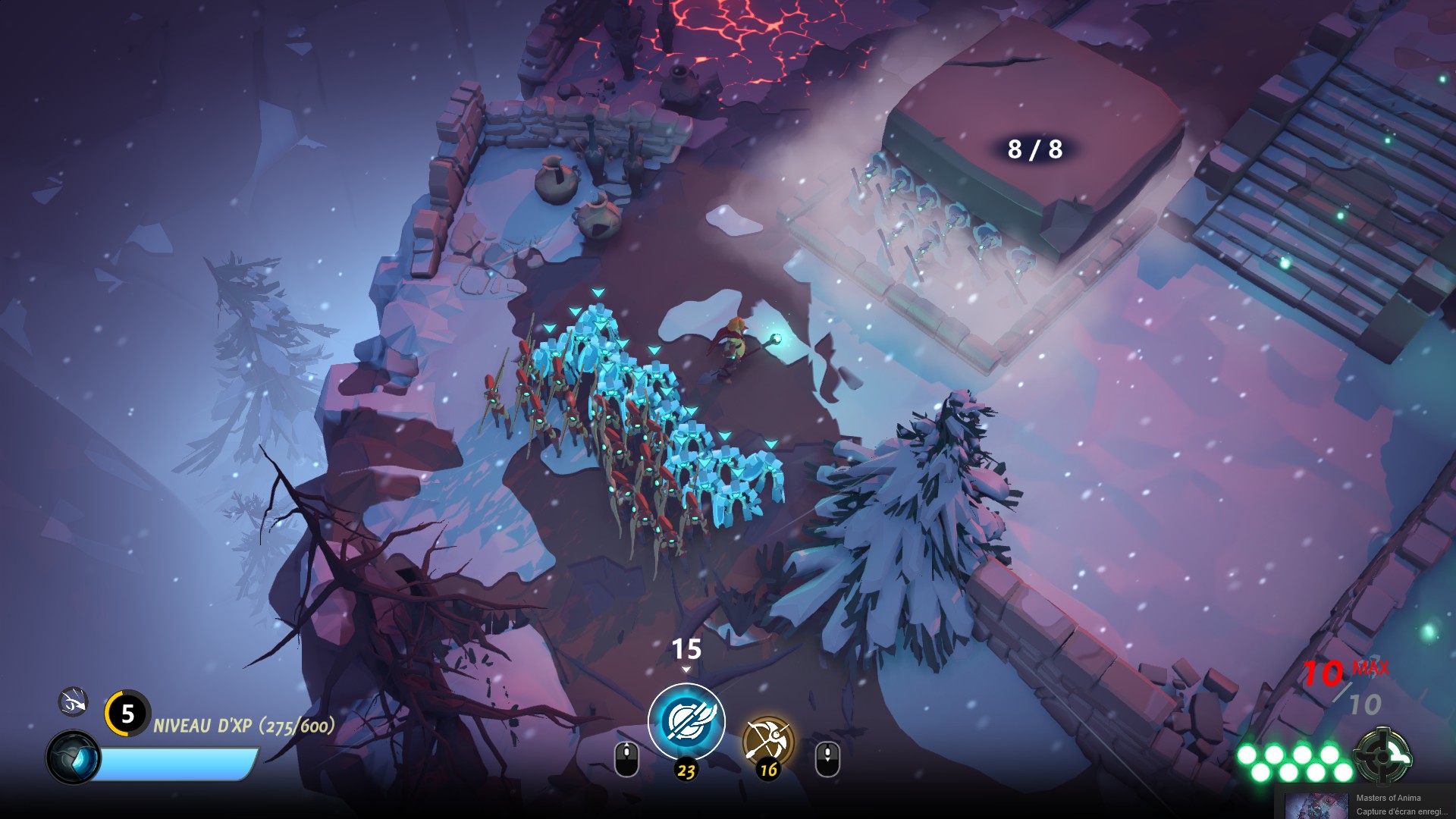Select the blue shield guardian icon
The width and height of the screenshot is (1456, 819).
(x=686, y=721)
